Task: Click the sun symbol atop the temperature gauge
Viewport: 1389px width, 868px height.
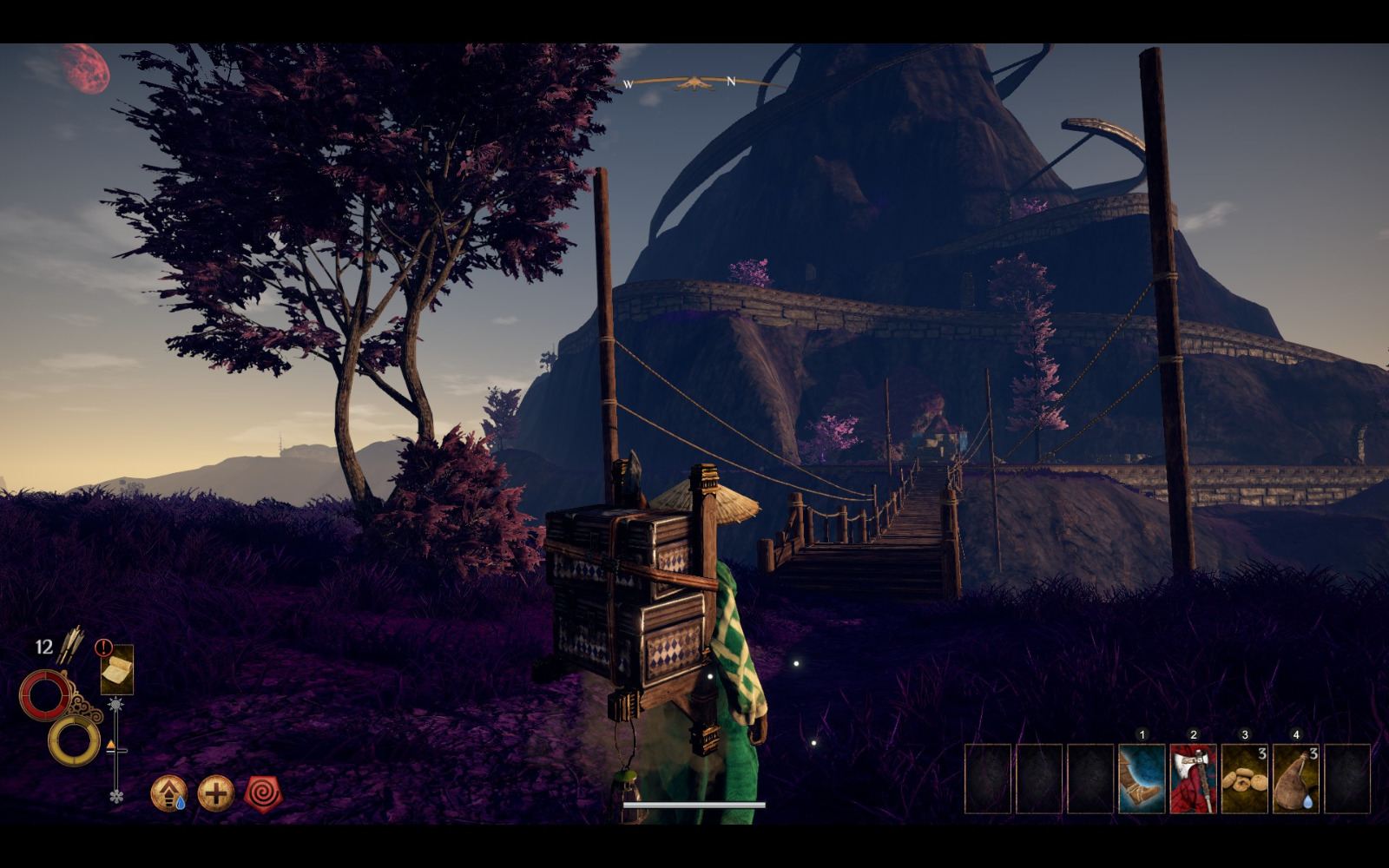Action: 115,705
